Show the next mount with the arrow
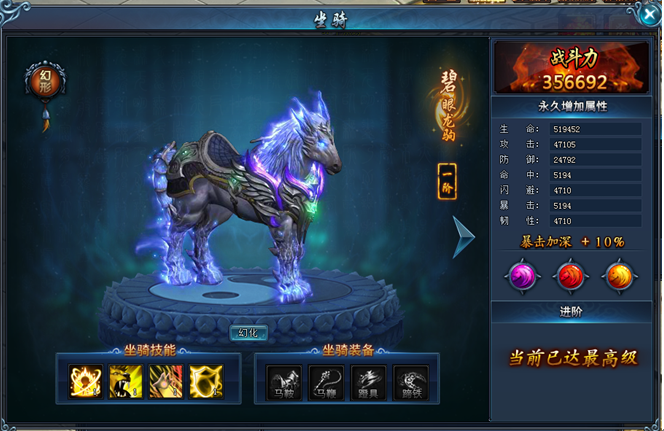This screenshot has width=664, height=431. point(464,238)
